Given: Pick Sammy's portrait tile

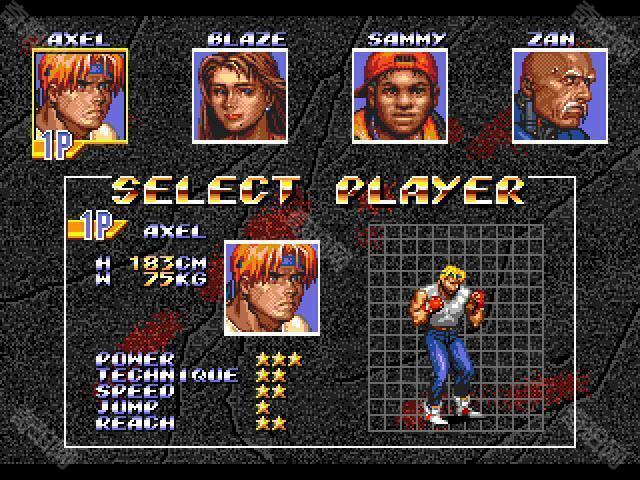Looking at the screenshot, I should 400,96.
